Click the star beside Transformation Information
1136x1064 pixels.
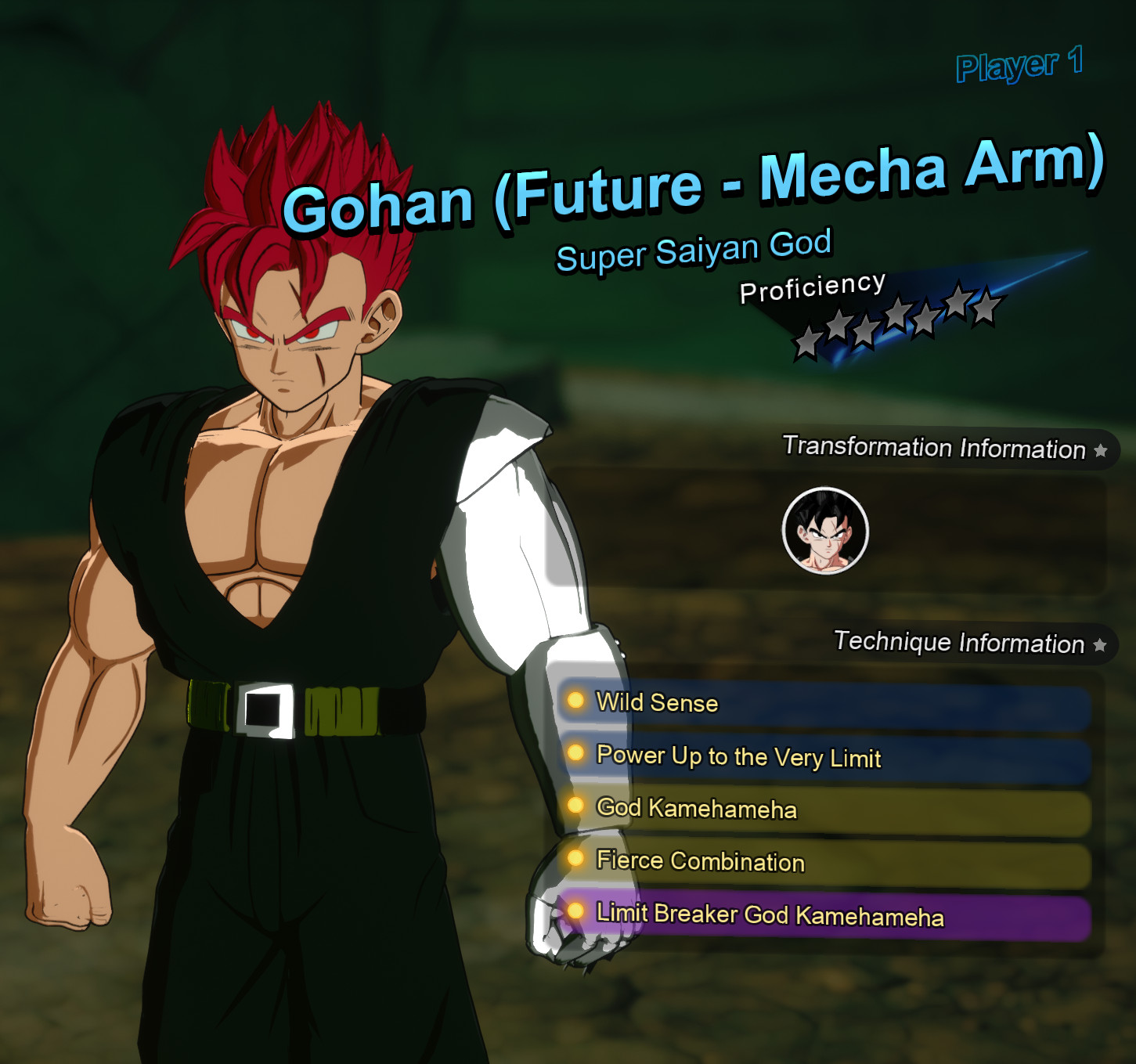(1099, 449)
